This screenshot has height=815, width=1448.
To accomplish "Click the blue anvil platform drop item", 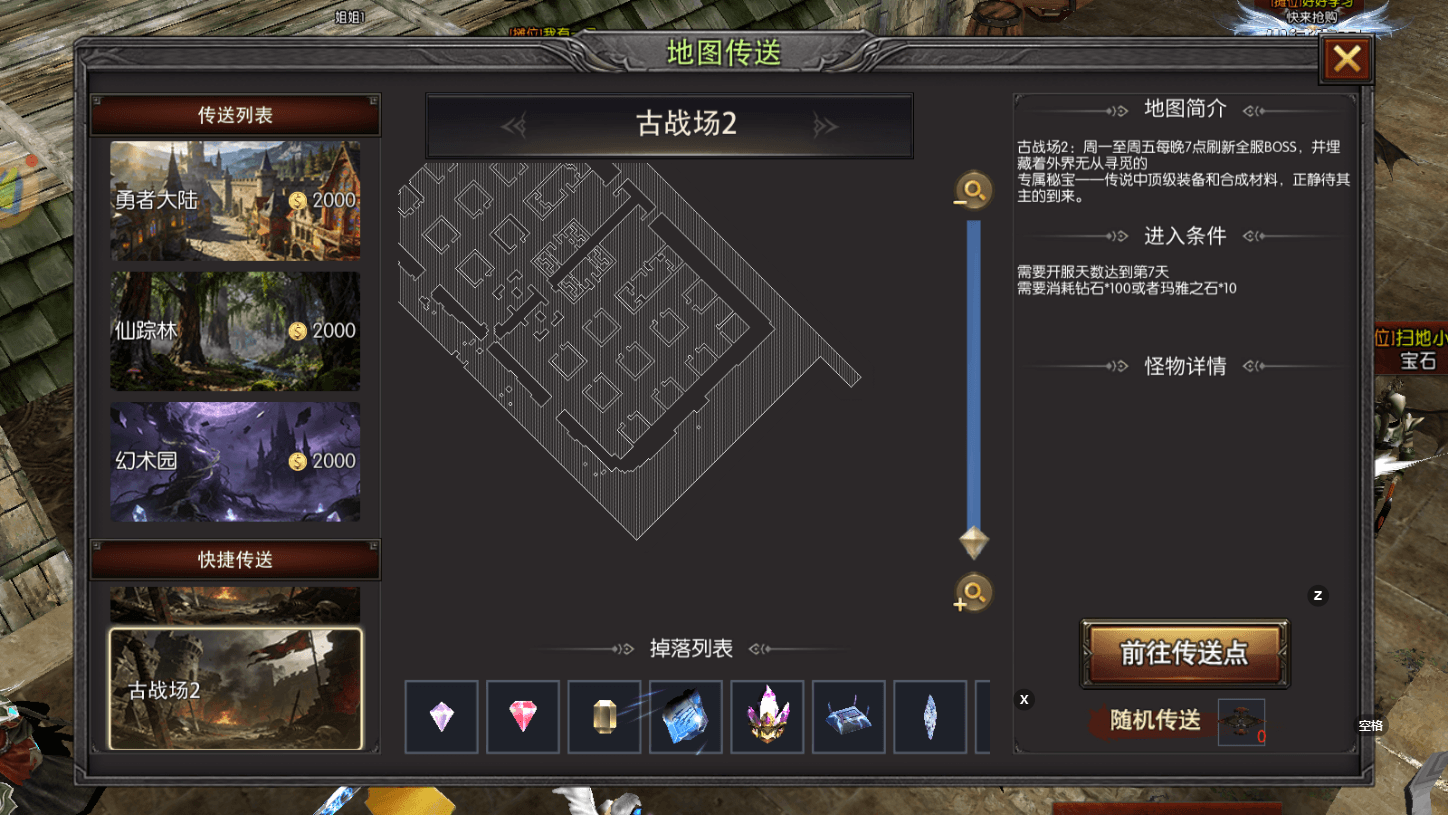I will click(848, 717).
